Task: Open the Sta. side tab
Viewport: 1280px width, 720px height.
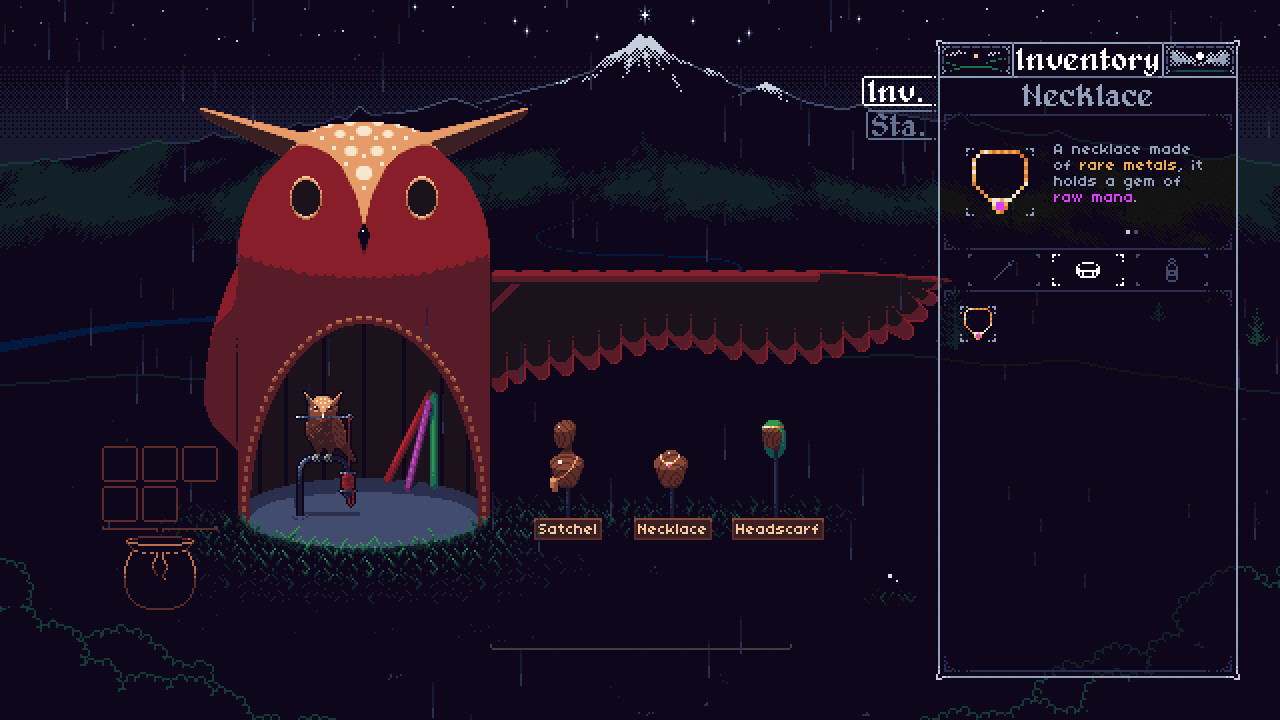Action: pyautogui.click(x=897, y=126)
